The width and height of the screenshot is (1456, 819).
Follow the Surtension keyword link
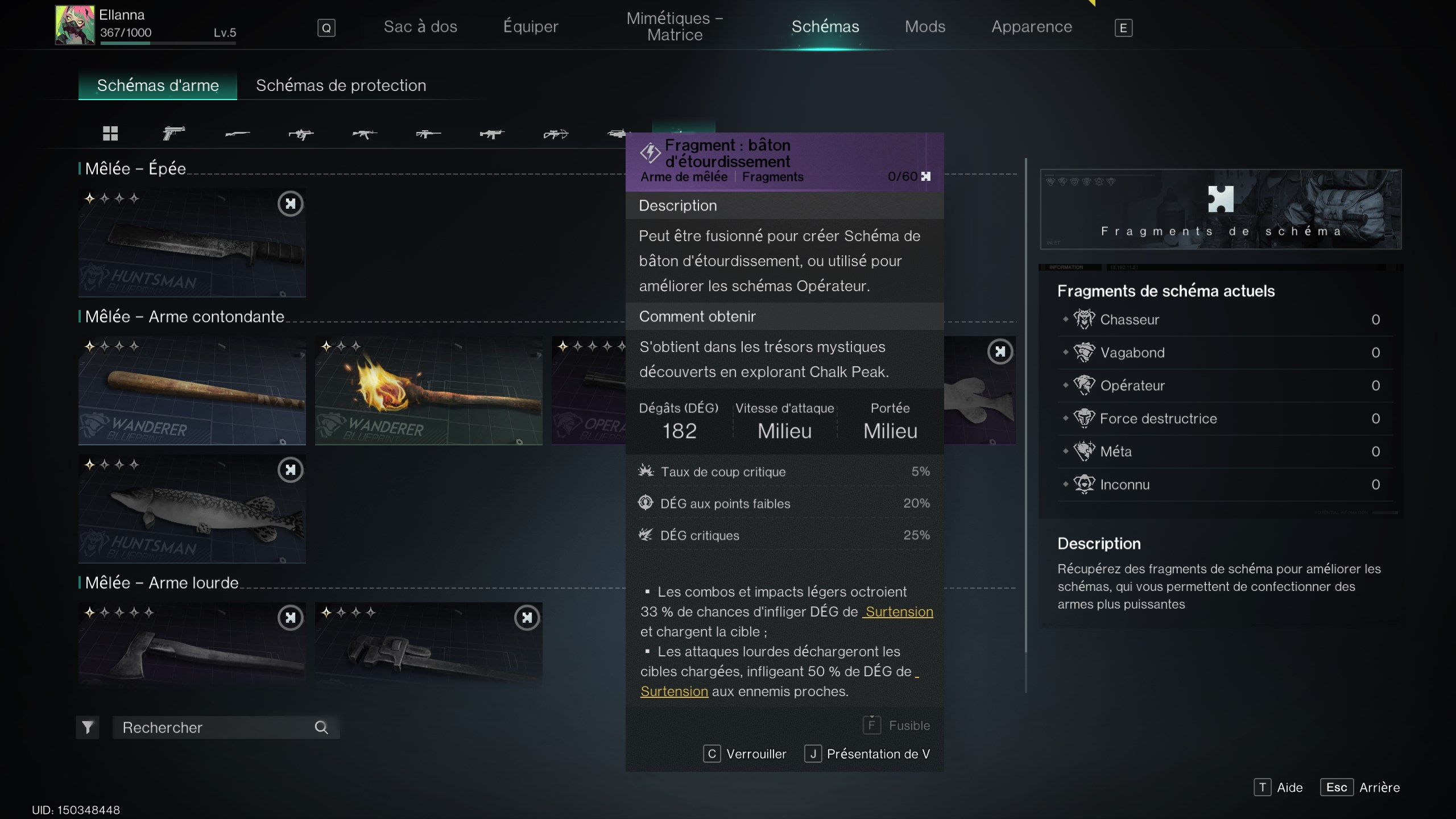coord(899,612)
